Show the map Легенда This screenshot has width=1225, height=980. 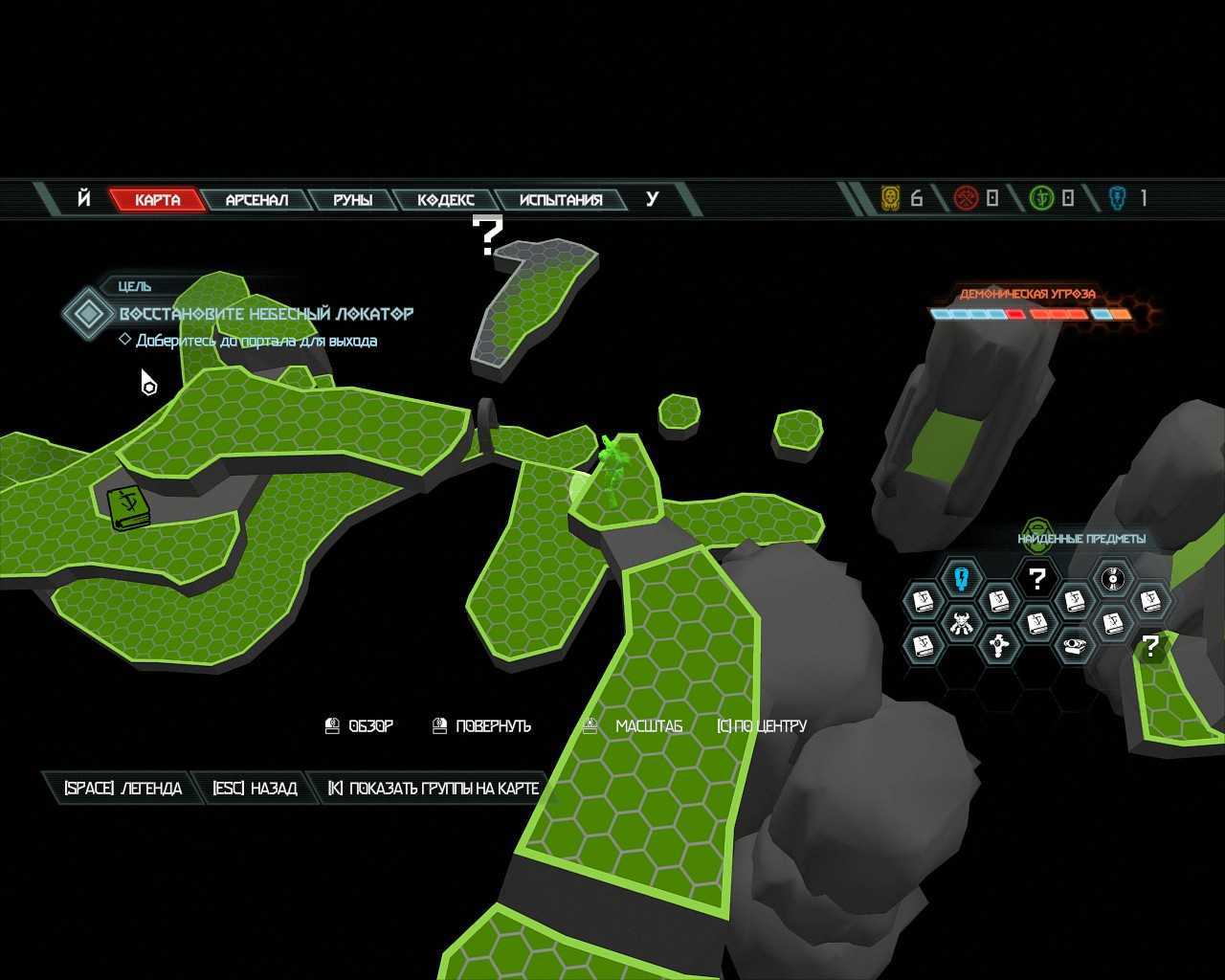pos(122,789)
